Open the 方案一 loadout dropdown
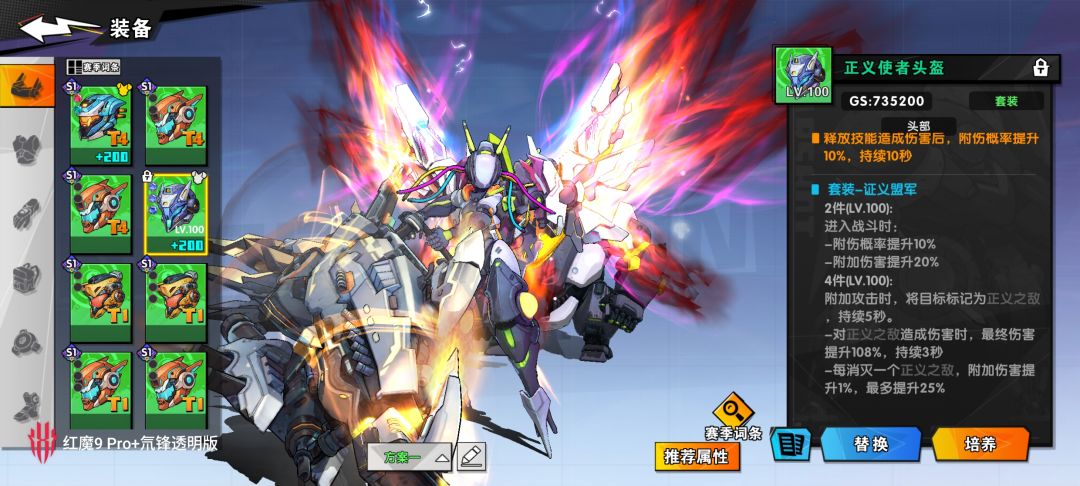1080x486 pixels. tap(417, 457)
